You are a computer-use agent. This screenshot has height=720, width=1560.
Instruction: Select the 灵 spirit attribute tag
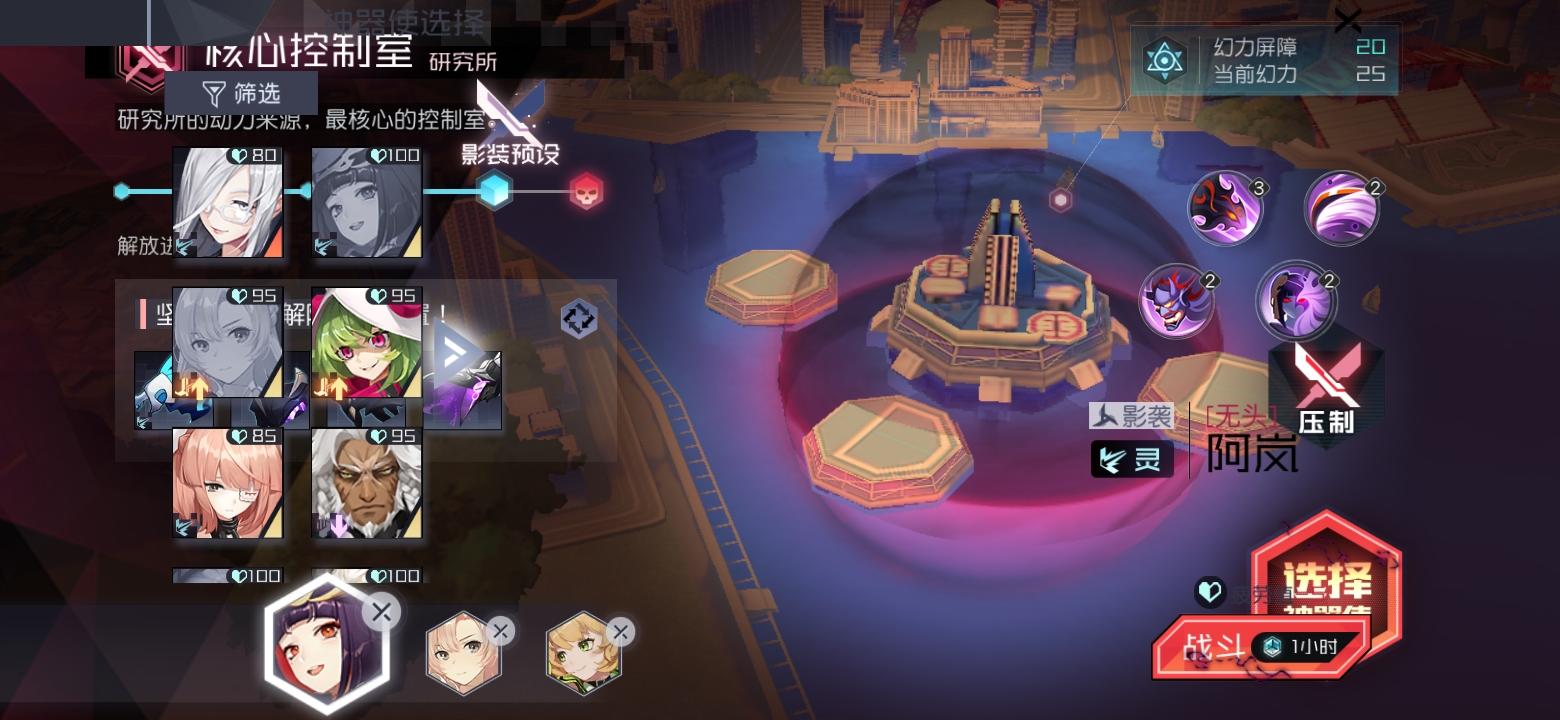pos(1131,459)
